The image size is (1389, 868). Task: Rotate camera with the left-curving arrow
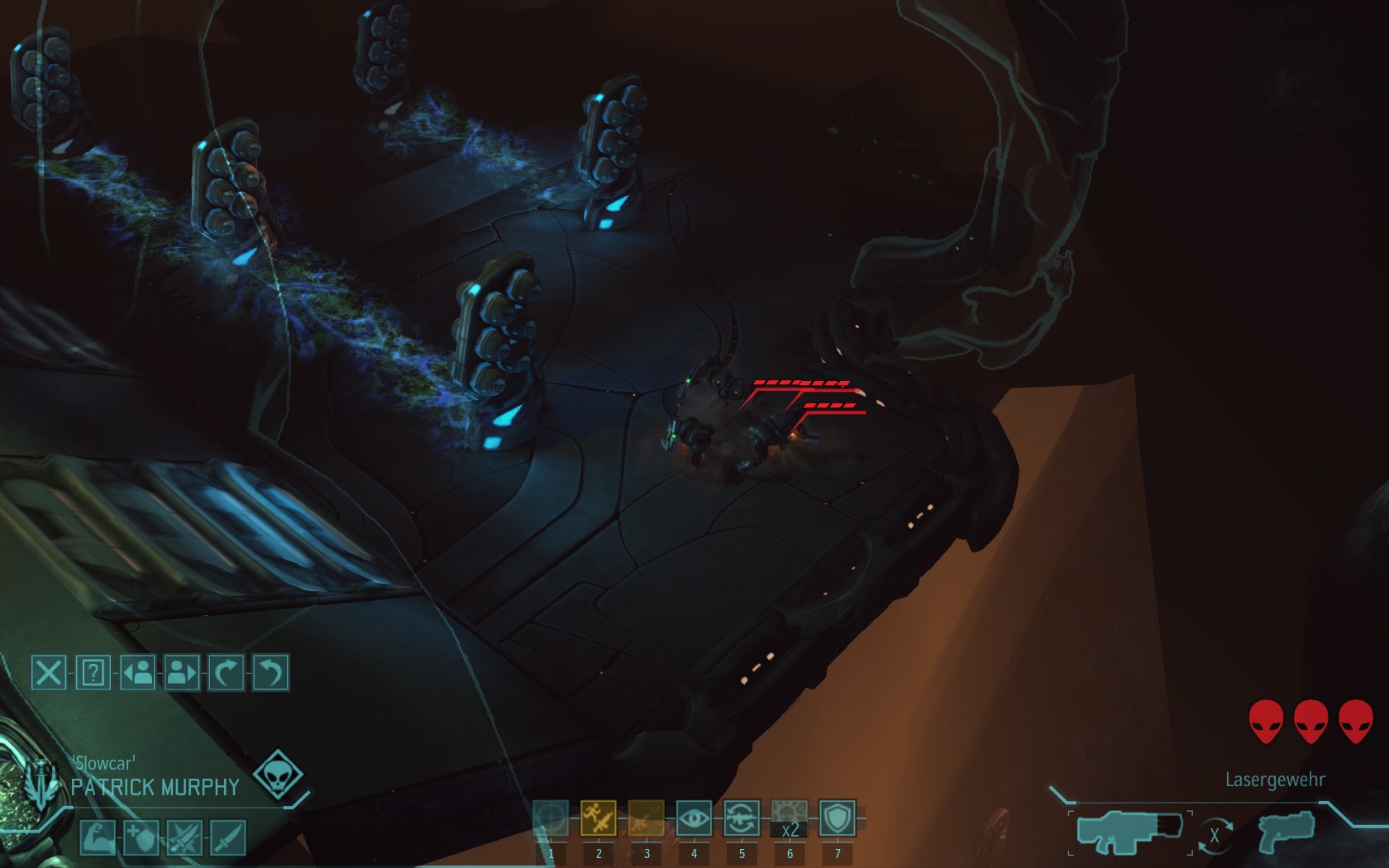pyautogui.click(x=270, y=673)
